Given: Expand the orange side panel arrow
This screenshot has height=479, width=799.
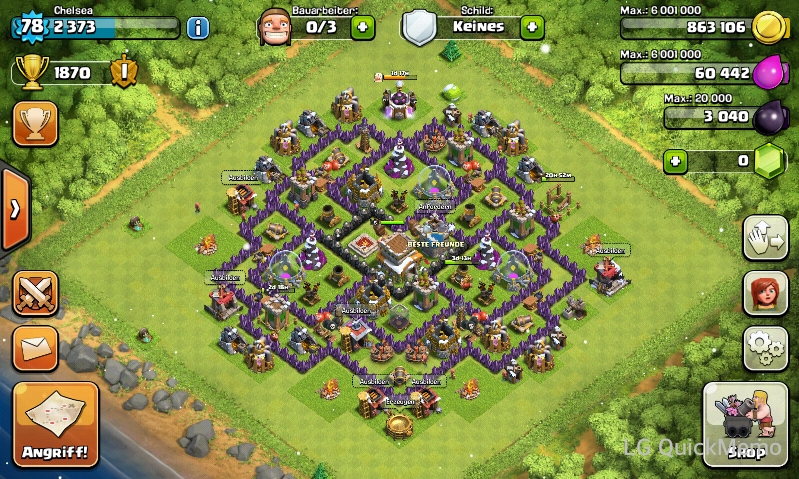Looking at the screenshot, I should pyautogui.click(x=15, y=209).
